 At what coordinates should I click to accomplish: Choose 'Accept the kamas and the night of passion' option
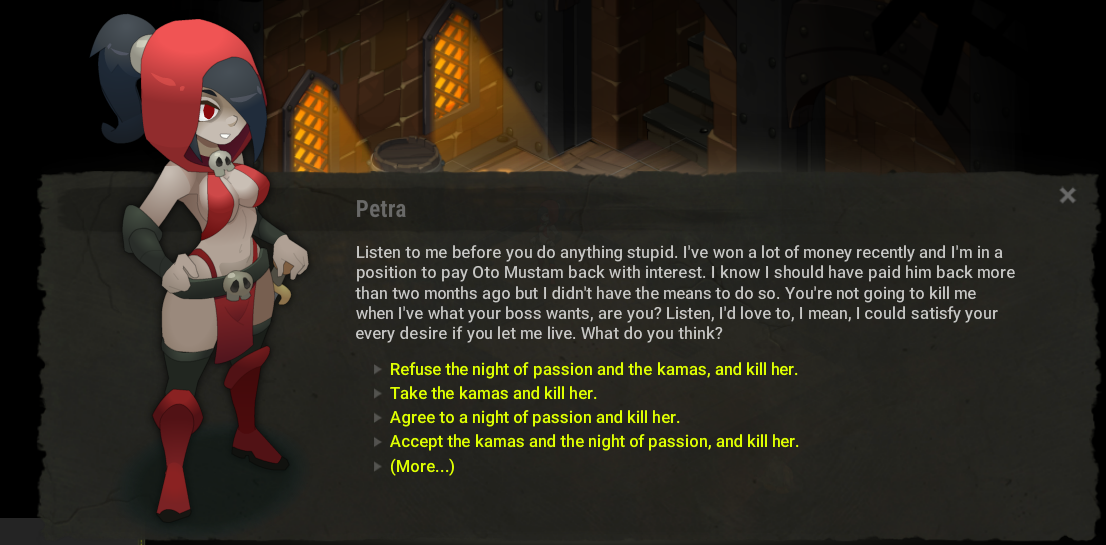[x=594, y=442]
